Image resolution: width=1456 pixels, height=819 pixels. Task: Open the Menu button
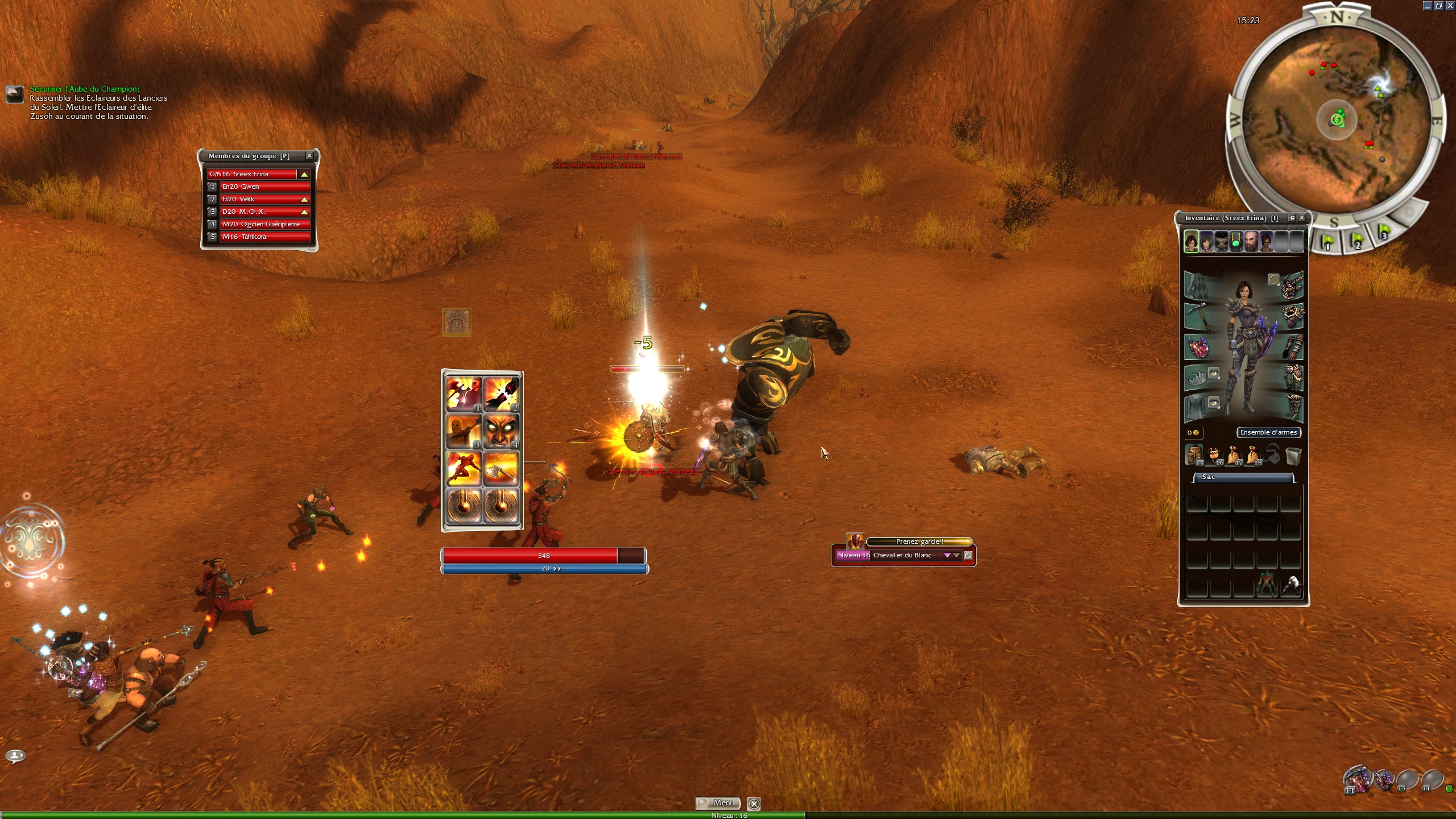click(718, 803)
